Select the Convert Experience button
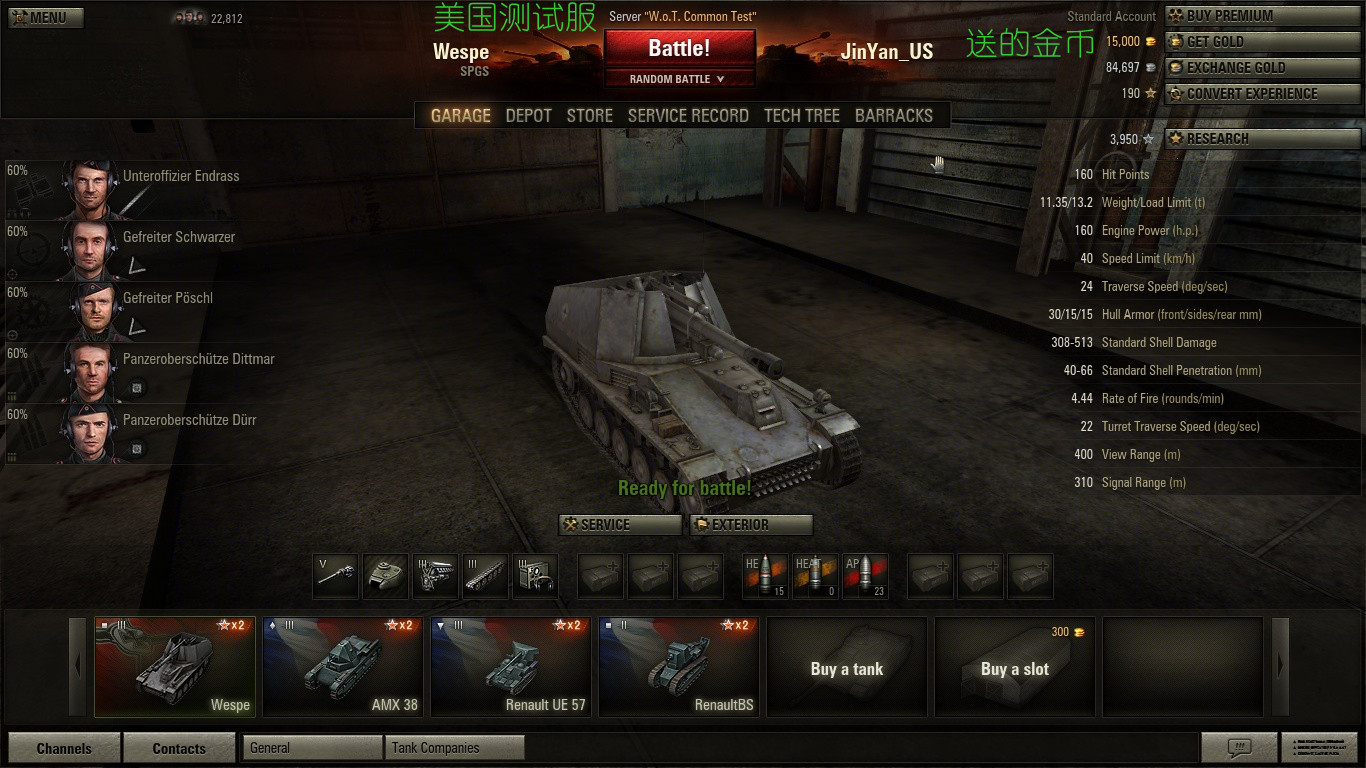 click(x=1262, y=94)
